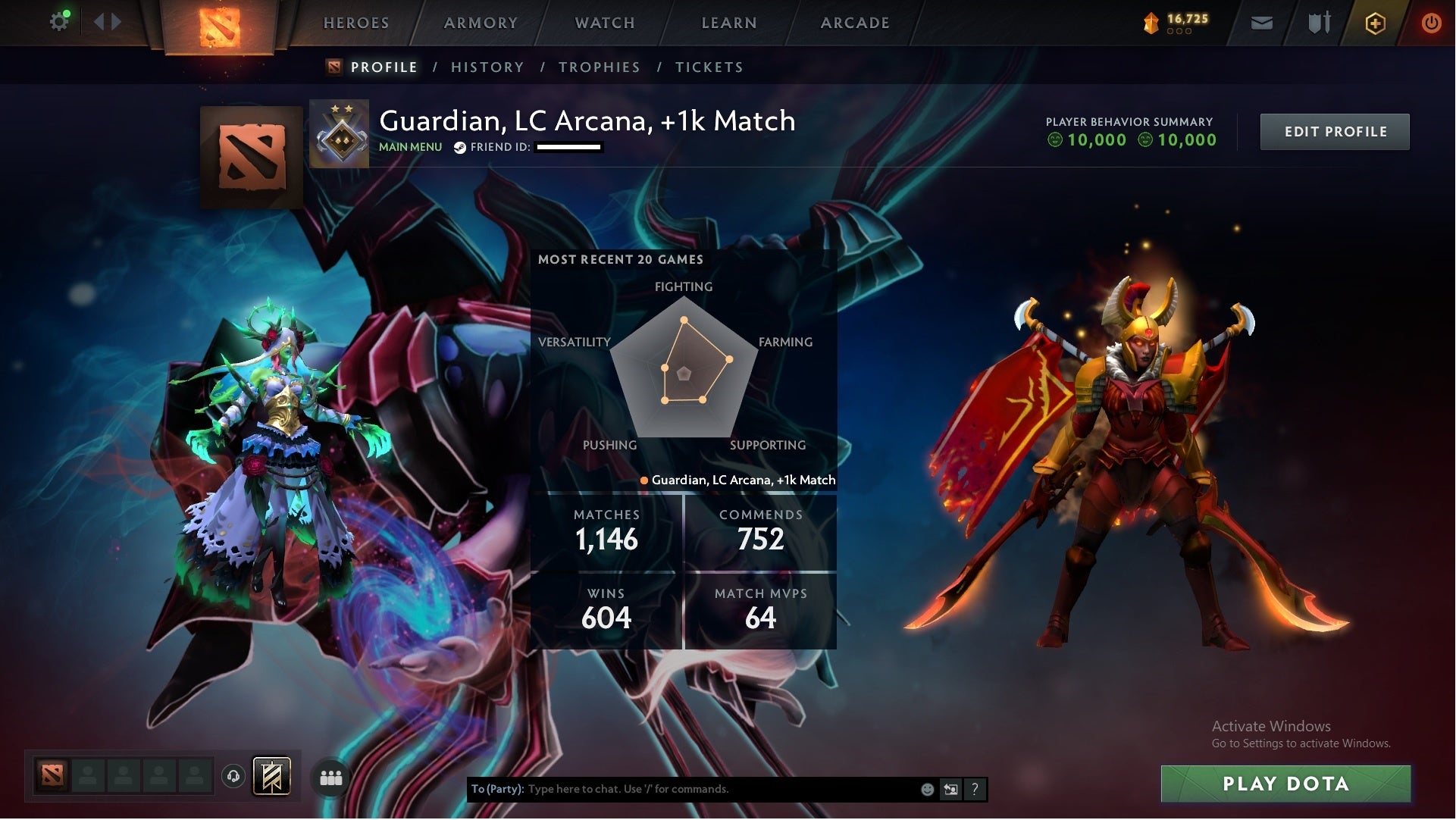Open the Dota Plus hexagon icon
The width and height of the screenshot is (1456, 820).
[x=1374, y=23]
